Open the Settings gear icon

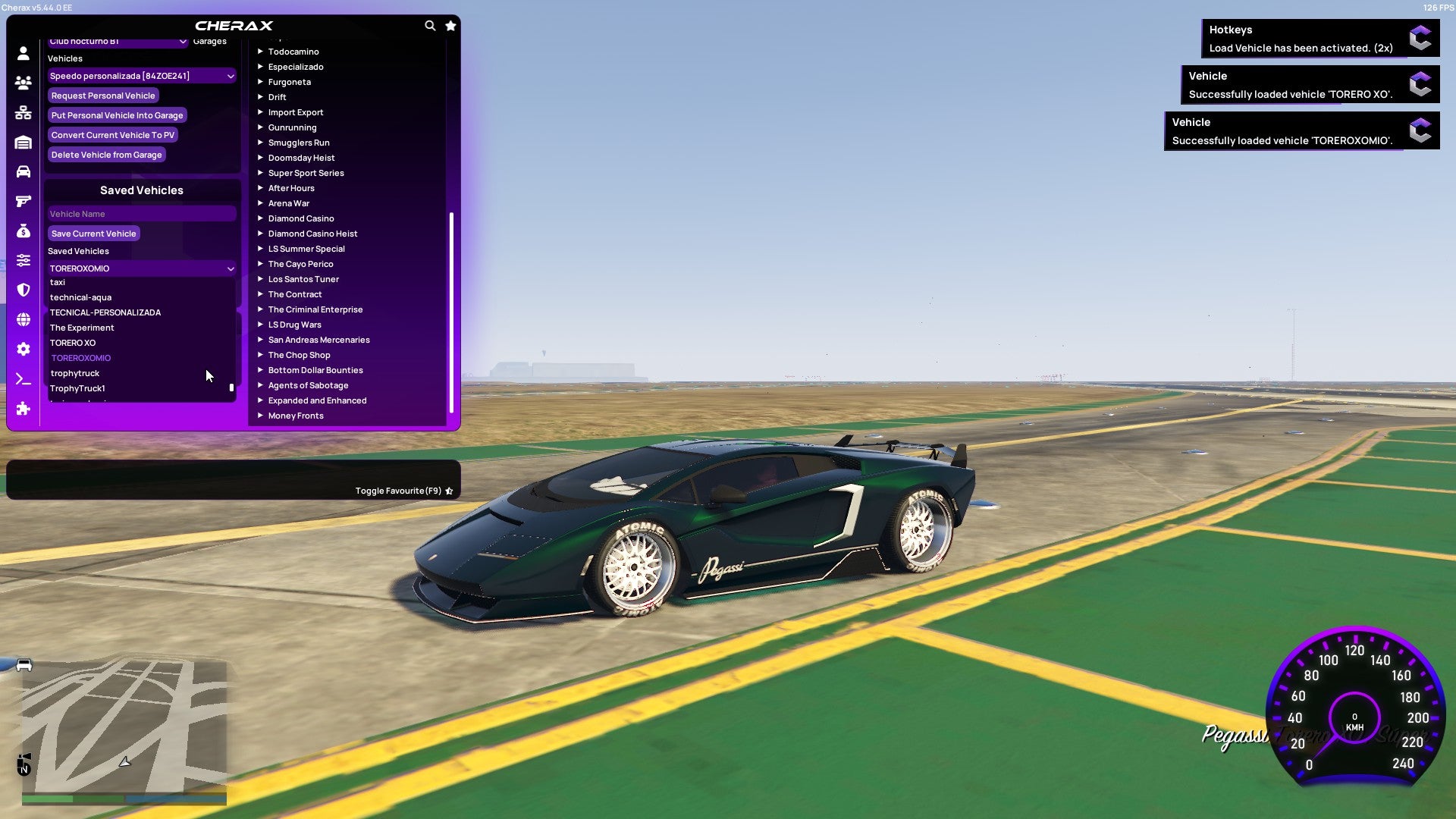(24, 348)
